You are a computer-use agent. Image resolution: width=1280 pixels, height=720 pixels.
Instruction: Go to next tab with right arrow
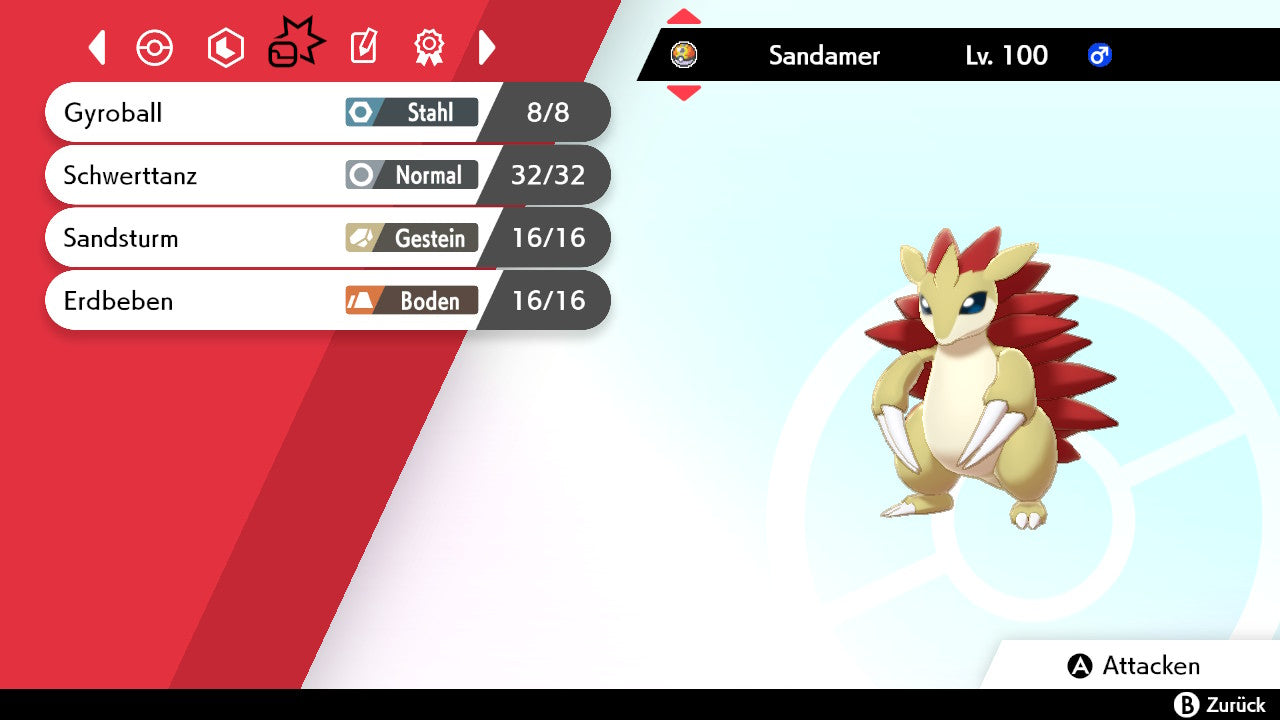click(x=487, y=47)
